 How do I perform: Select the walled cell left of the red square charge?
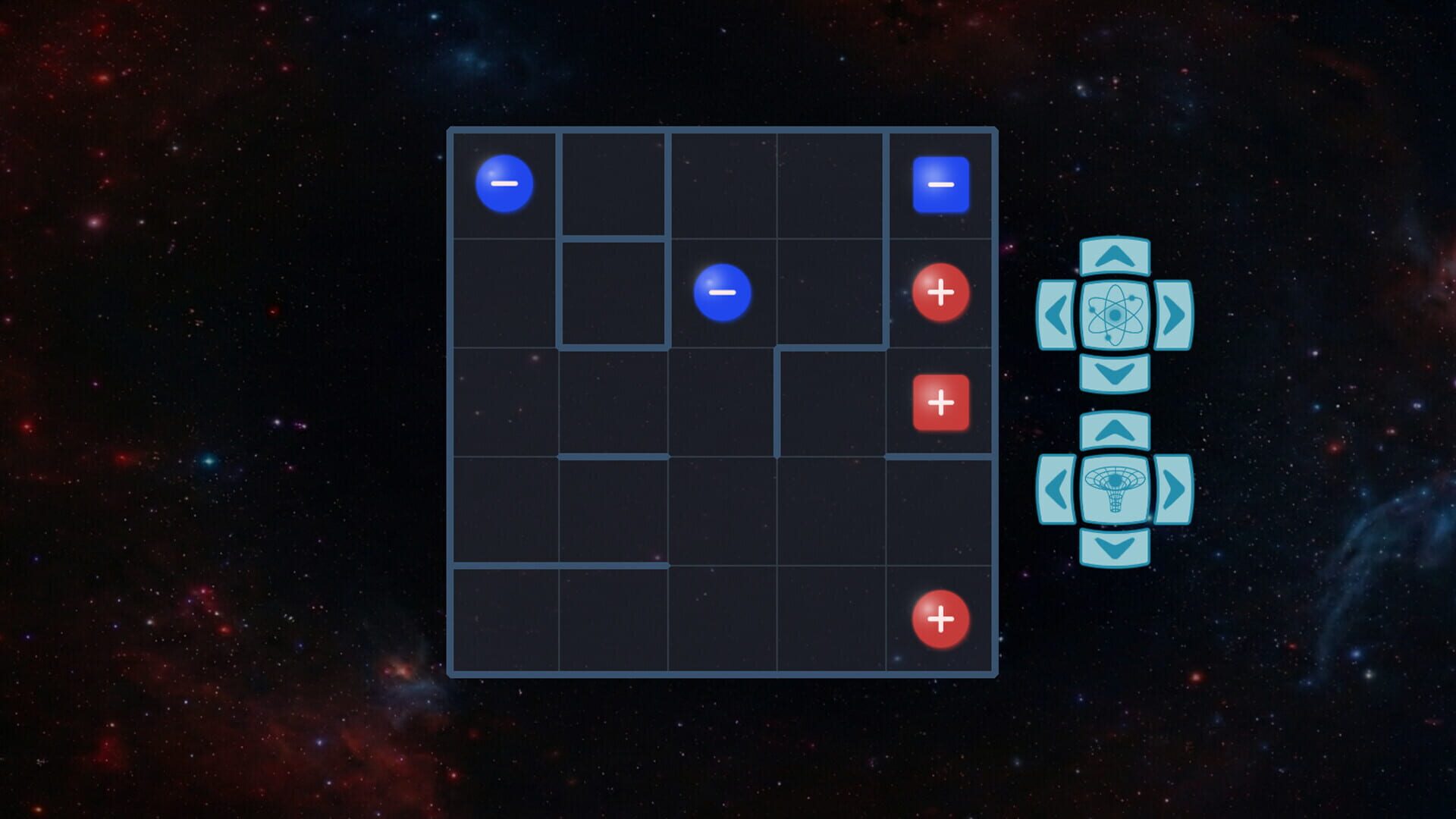830,402
